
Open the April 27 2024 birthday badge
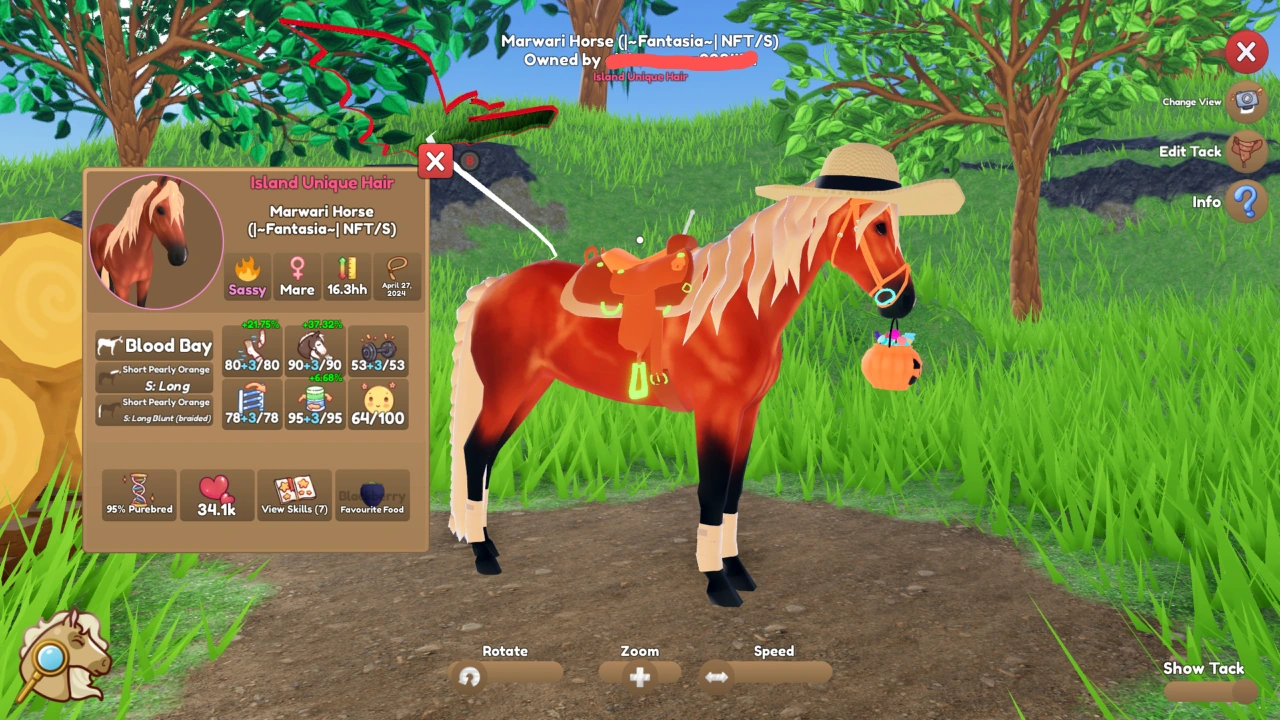pos(397,277)
